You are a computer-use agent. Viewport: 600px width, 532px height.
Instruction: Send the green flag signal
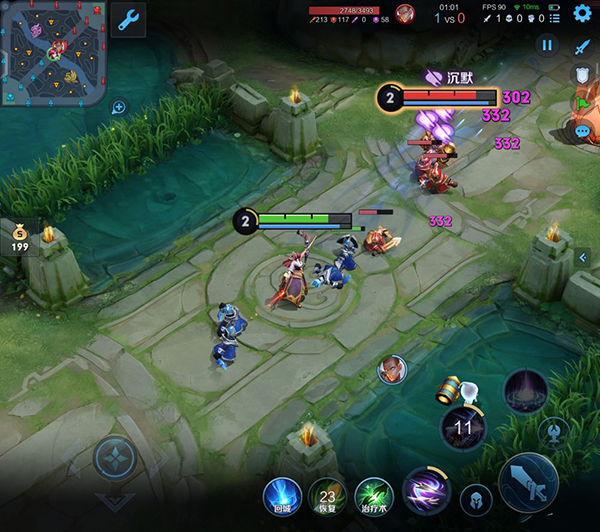coord(582,102)
